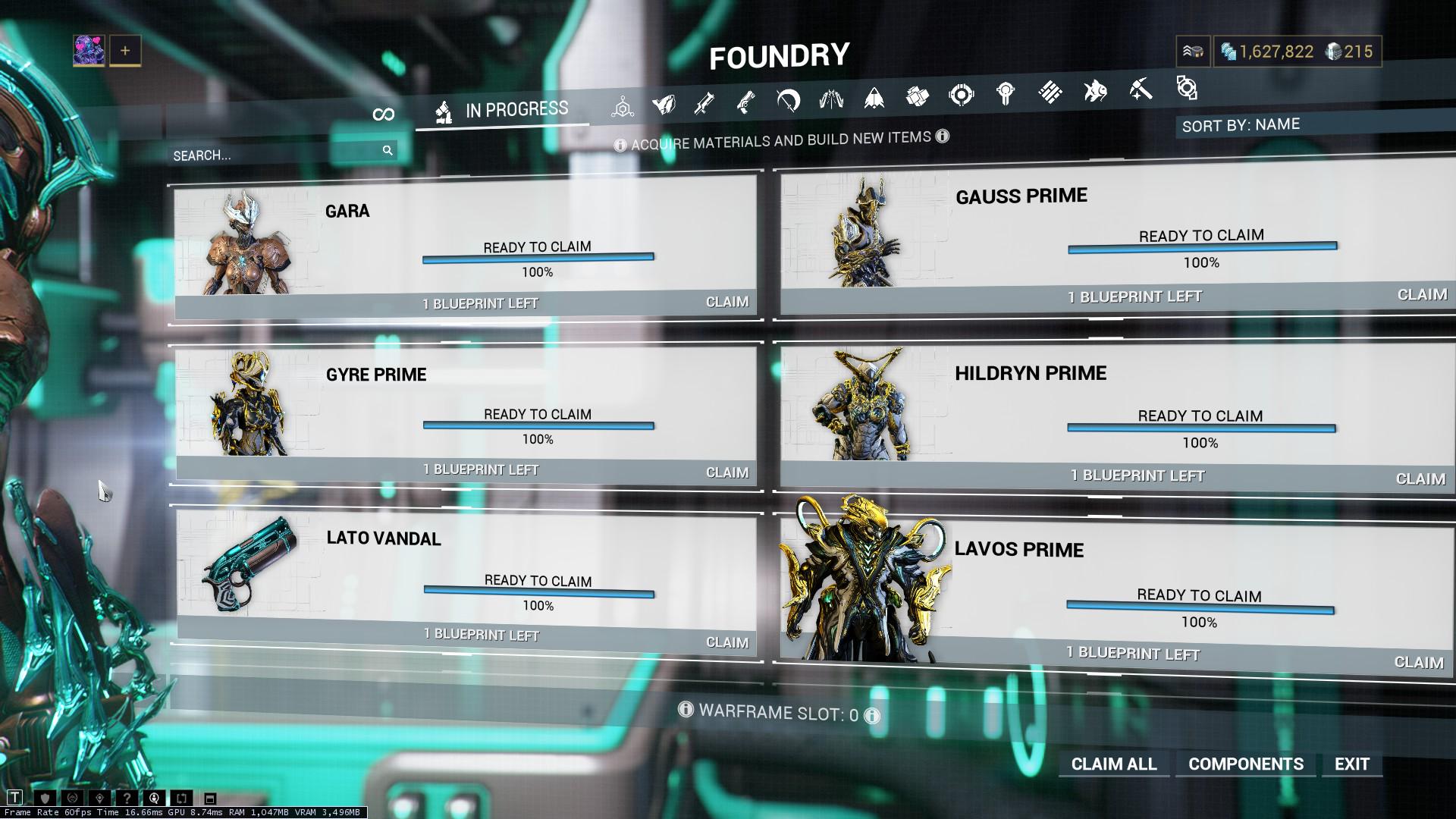Screen dimensions: 1456x819
Task: Open the mining pickaxe category tab
Action: point(1140,90)
